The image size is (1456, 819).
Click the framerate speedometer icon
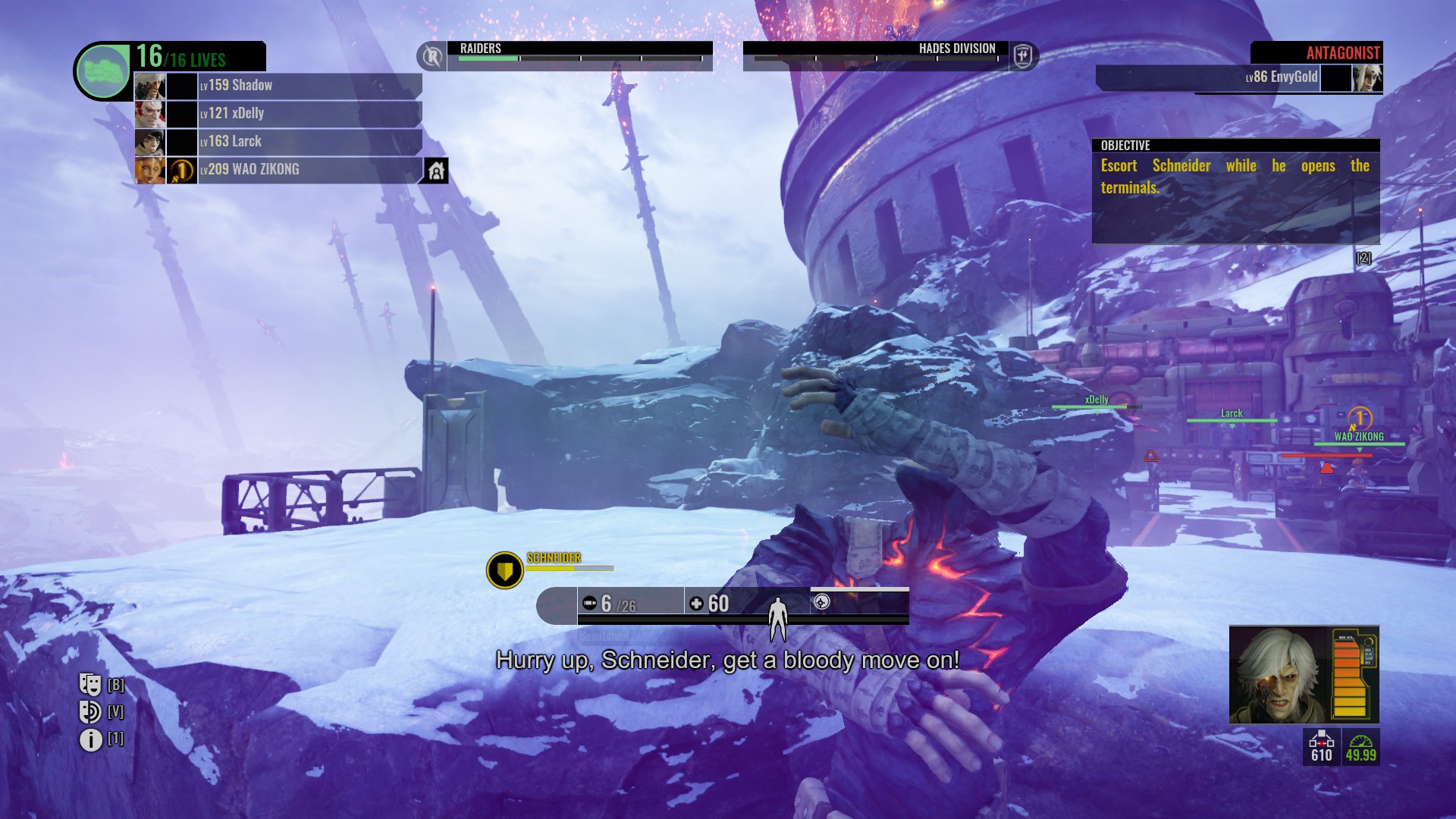pyautogui.click(x=1360, y=741)
